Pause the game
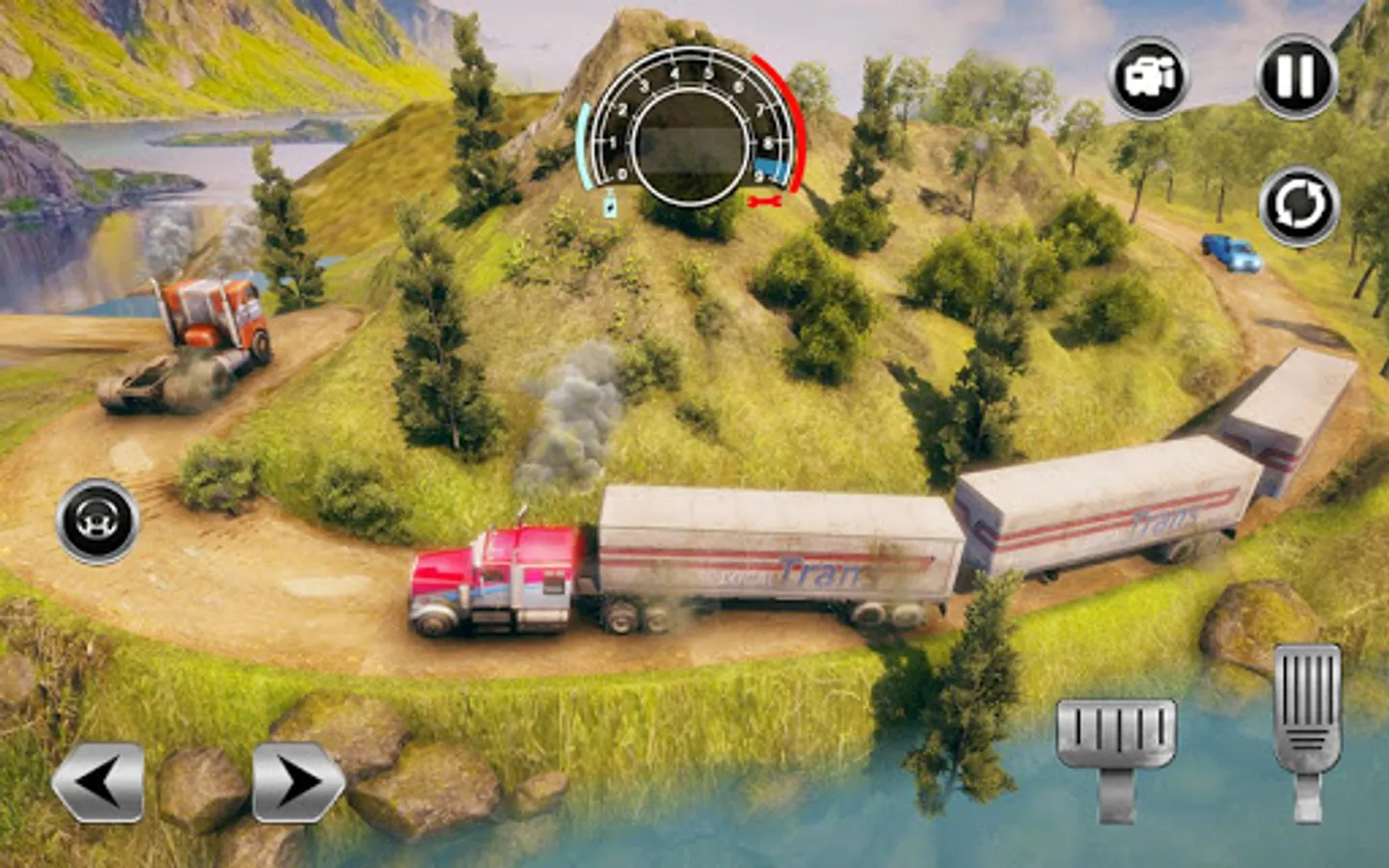This screenshot has width=1389, height=868. 1295,77
